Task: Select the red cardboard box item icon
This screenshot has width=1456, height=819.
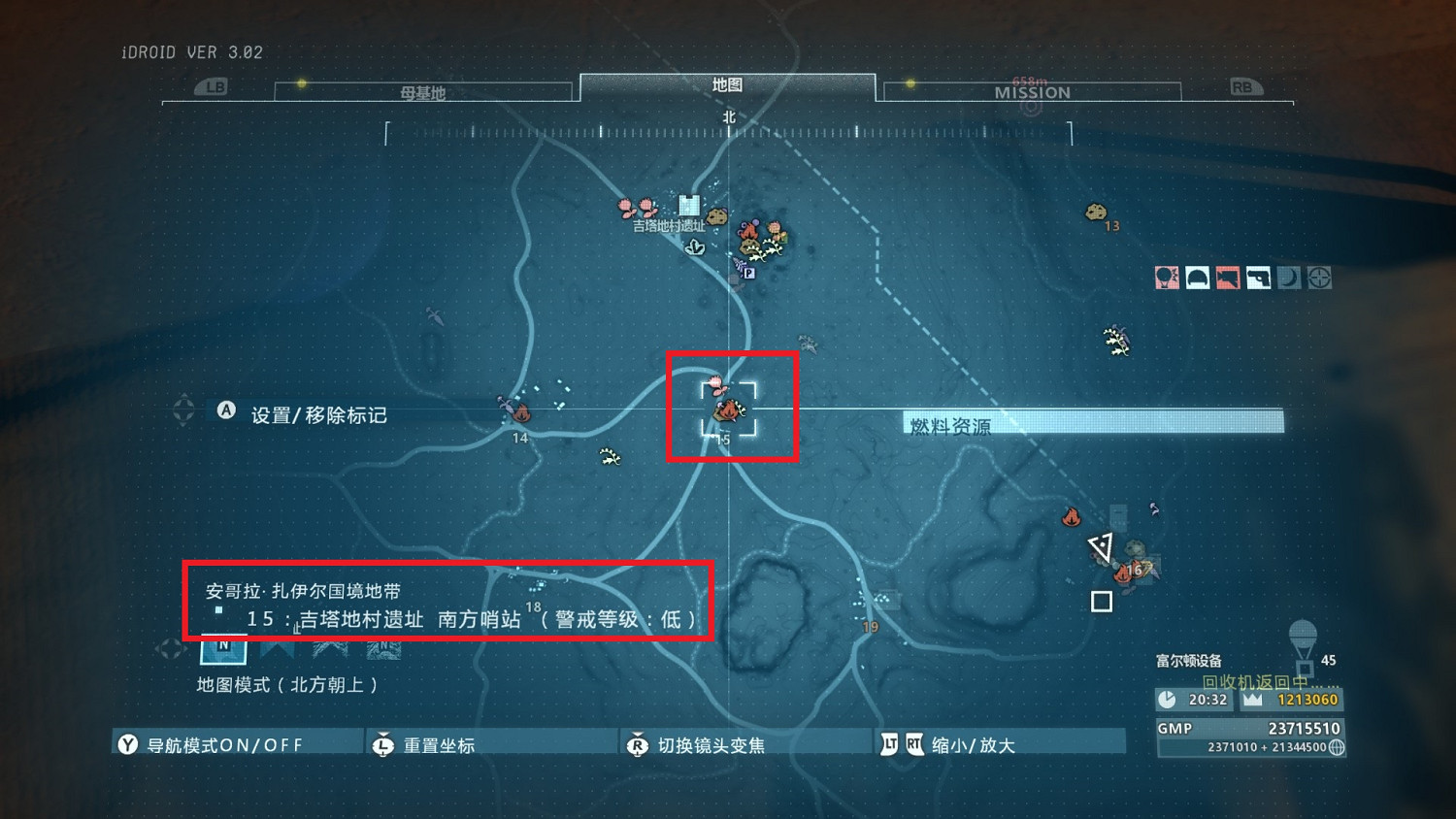Action: [x=1228, y=278]
